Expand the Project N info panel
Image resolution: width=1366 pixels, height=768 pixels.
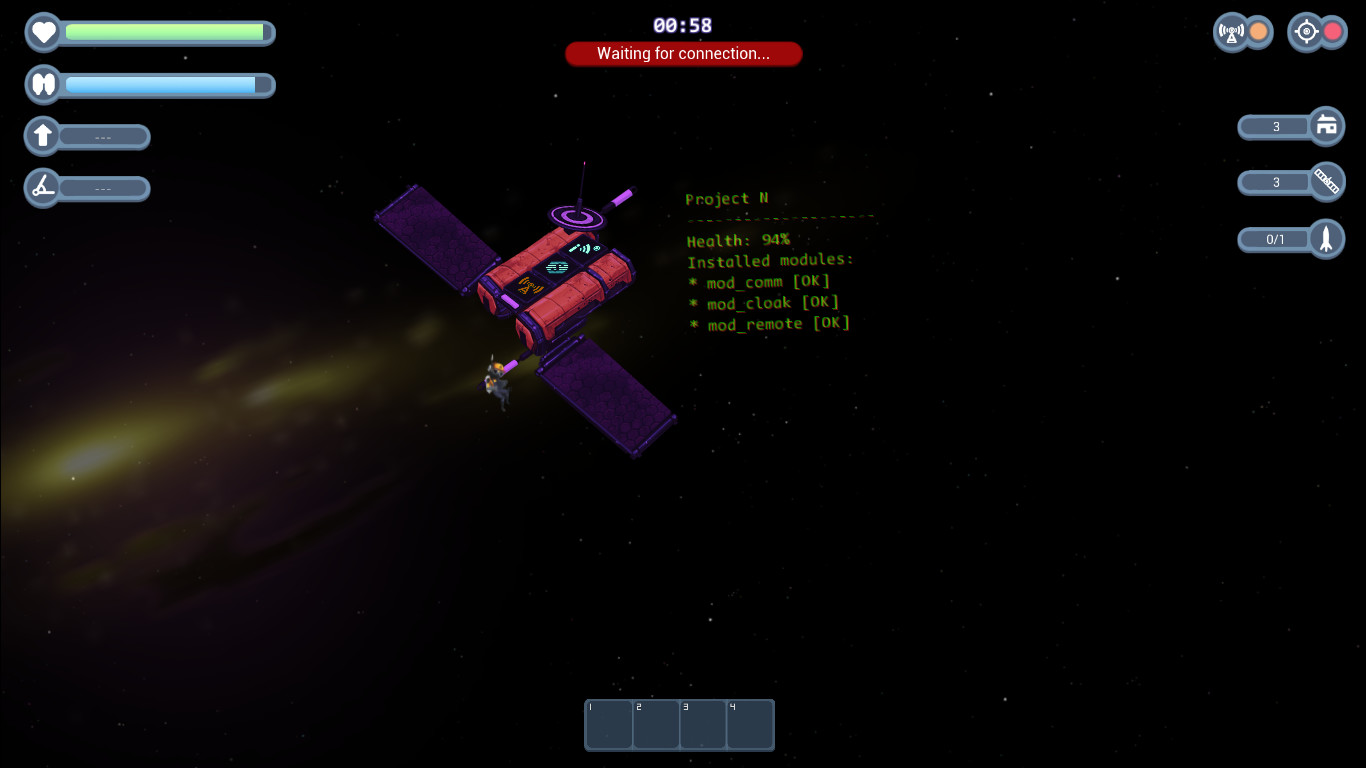[x=727, y=199]
